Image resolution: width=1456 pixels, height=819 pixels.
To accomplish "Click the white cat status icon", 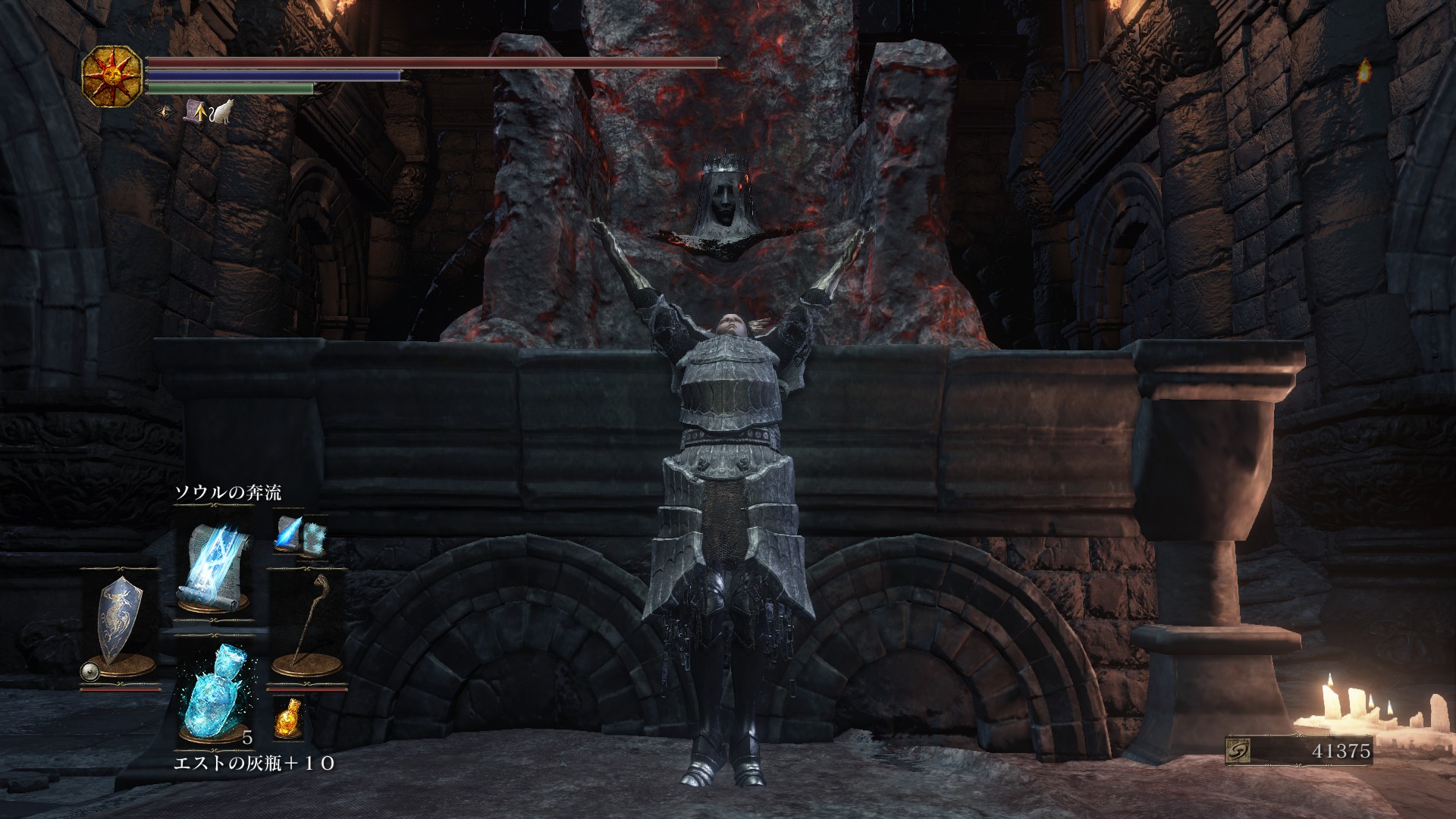I will click(221, 114).
